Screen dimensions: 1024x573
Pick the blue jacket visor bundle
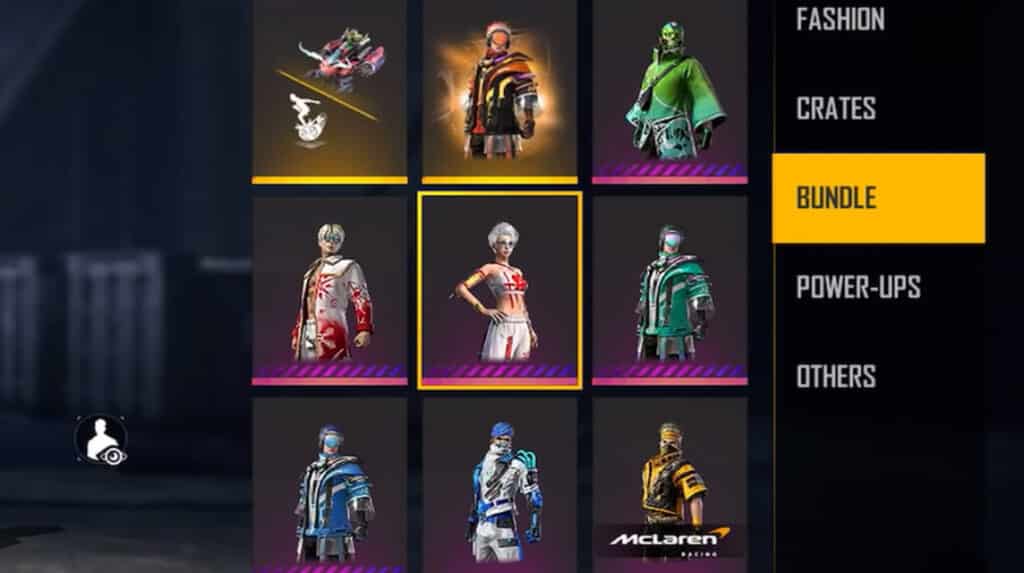coord(330,485)
